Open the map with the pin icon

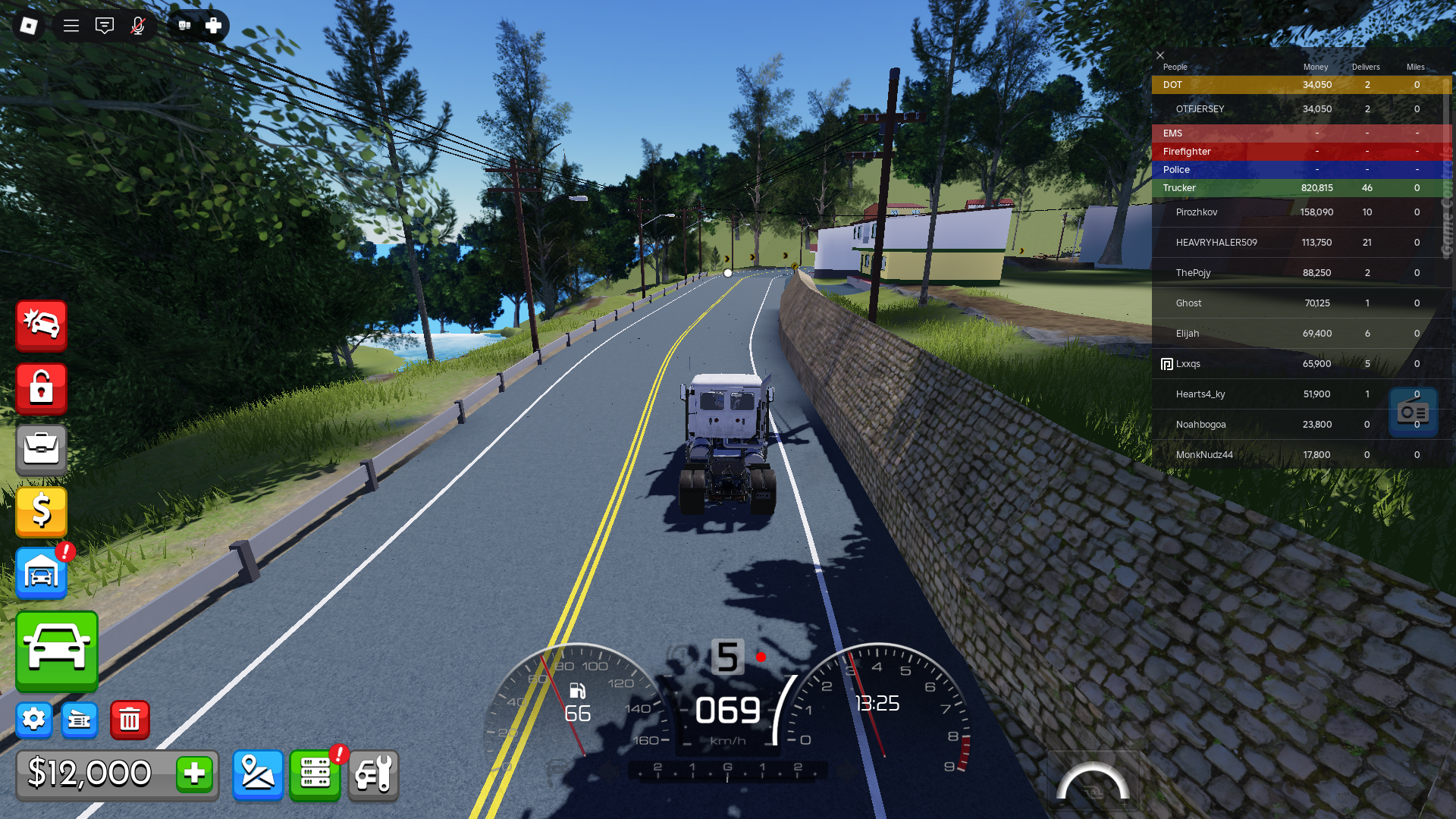click(258, 774)
